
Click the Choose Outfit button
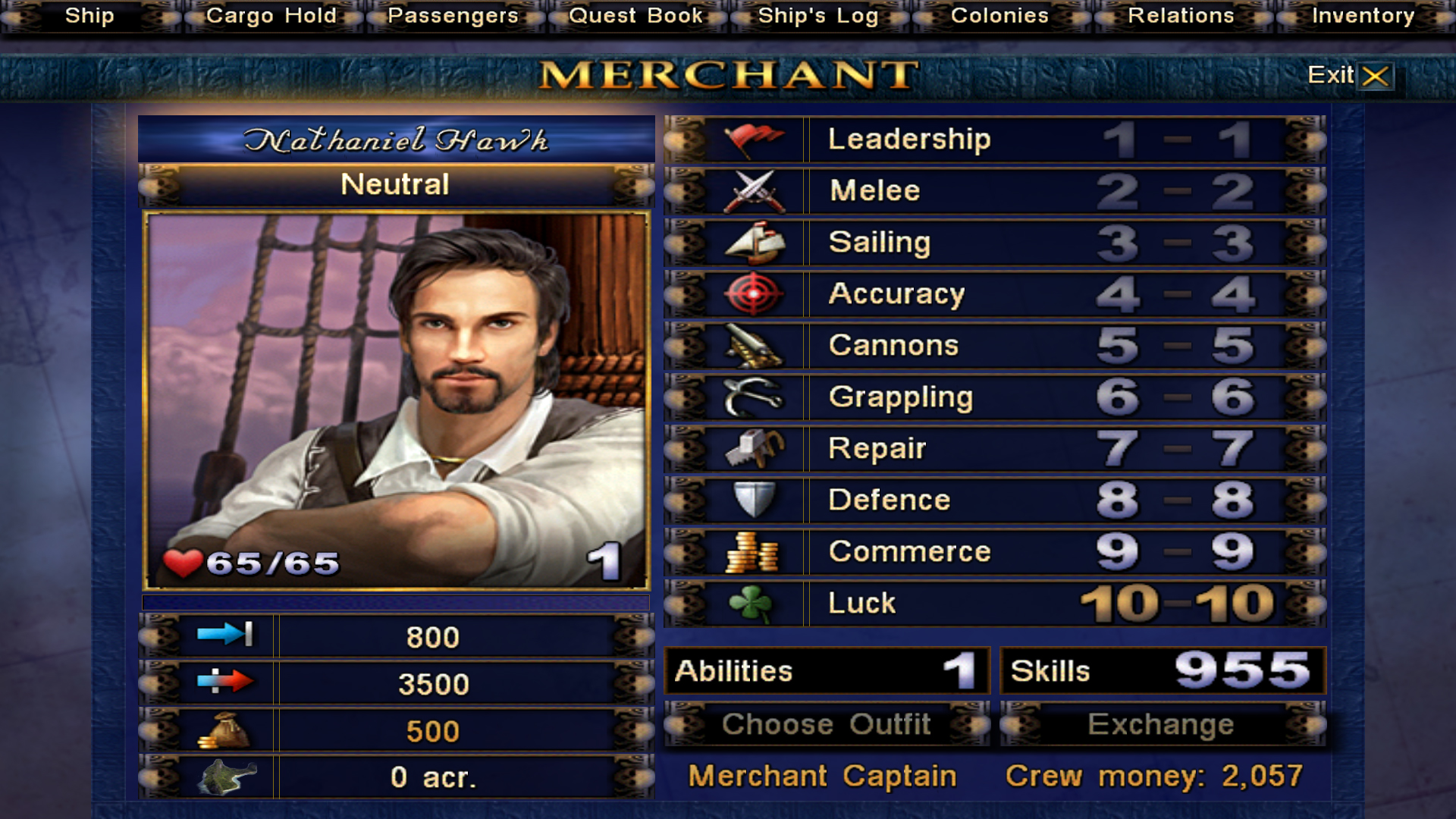(827, 724)
